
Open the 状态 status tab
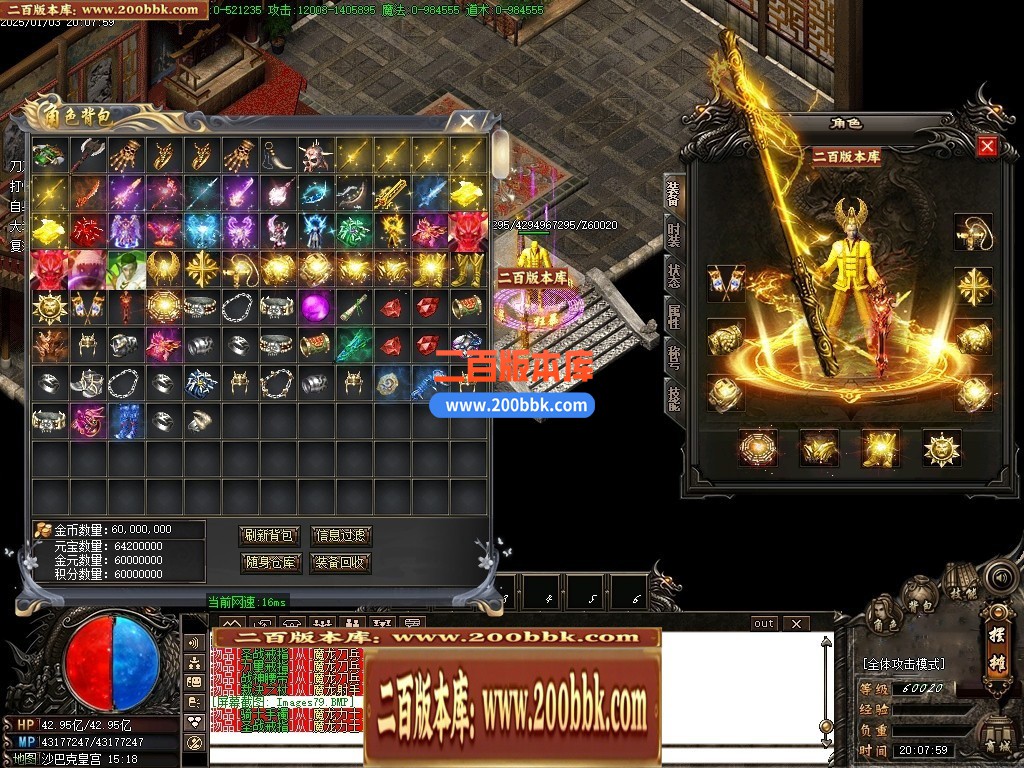[675, 276]
